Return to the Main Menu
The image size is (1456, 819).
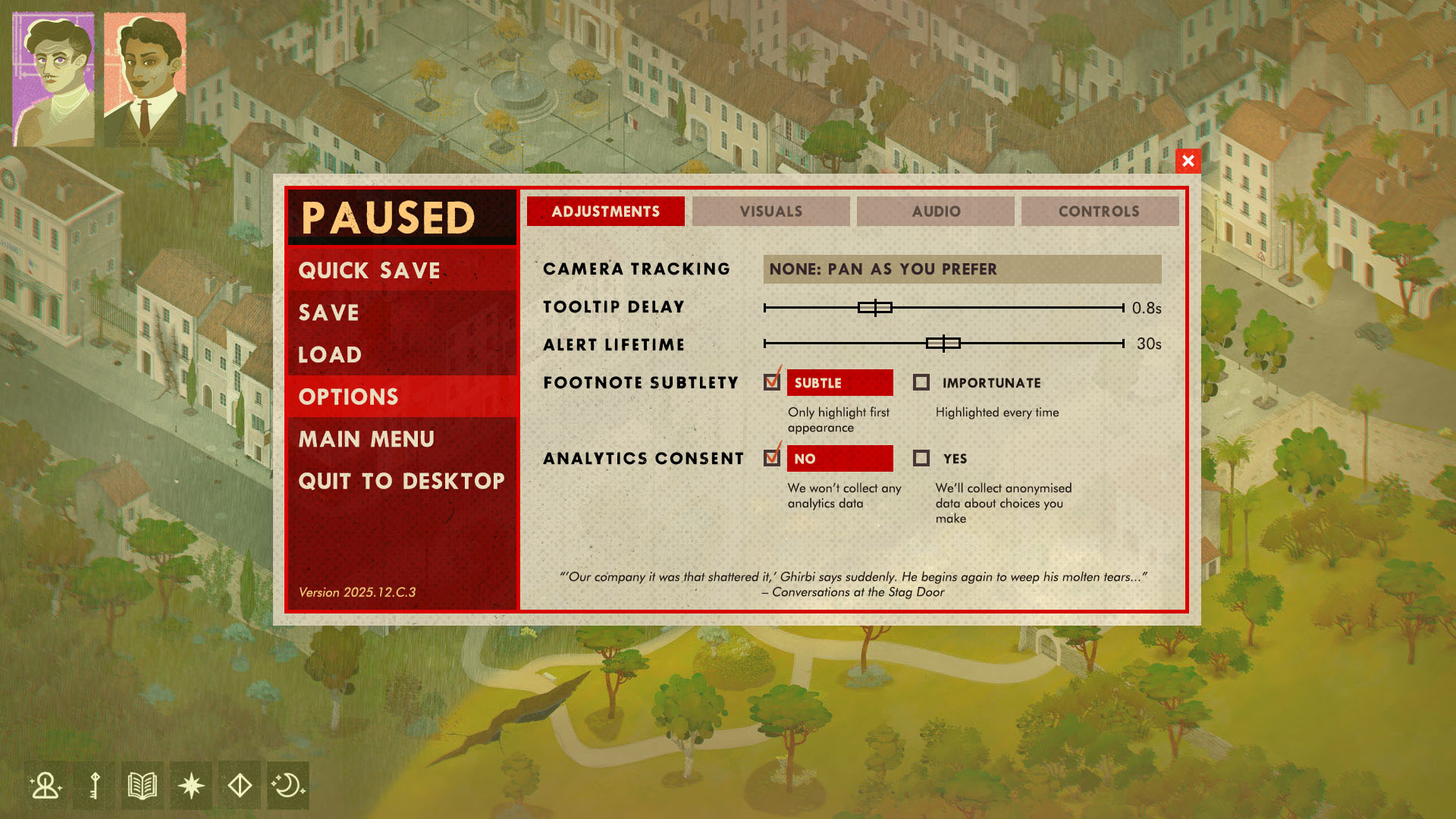coord(366,439)
